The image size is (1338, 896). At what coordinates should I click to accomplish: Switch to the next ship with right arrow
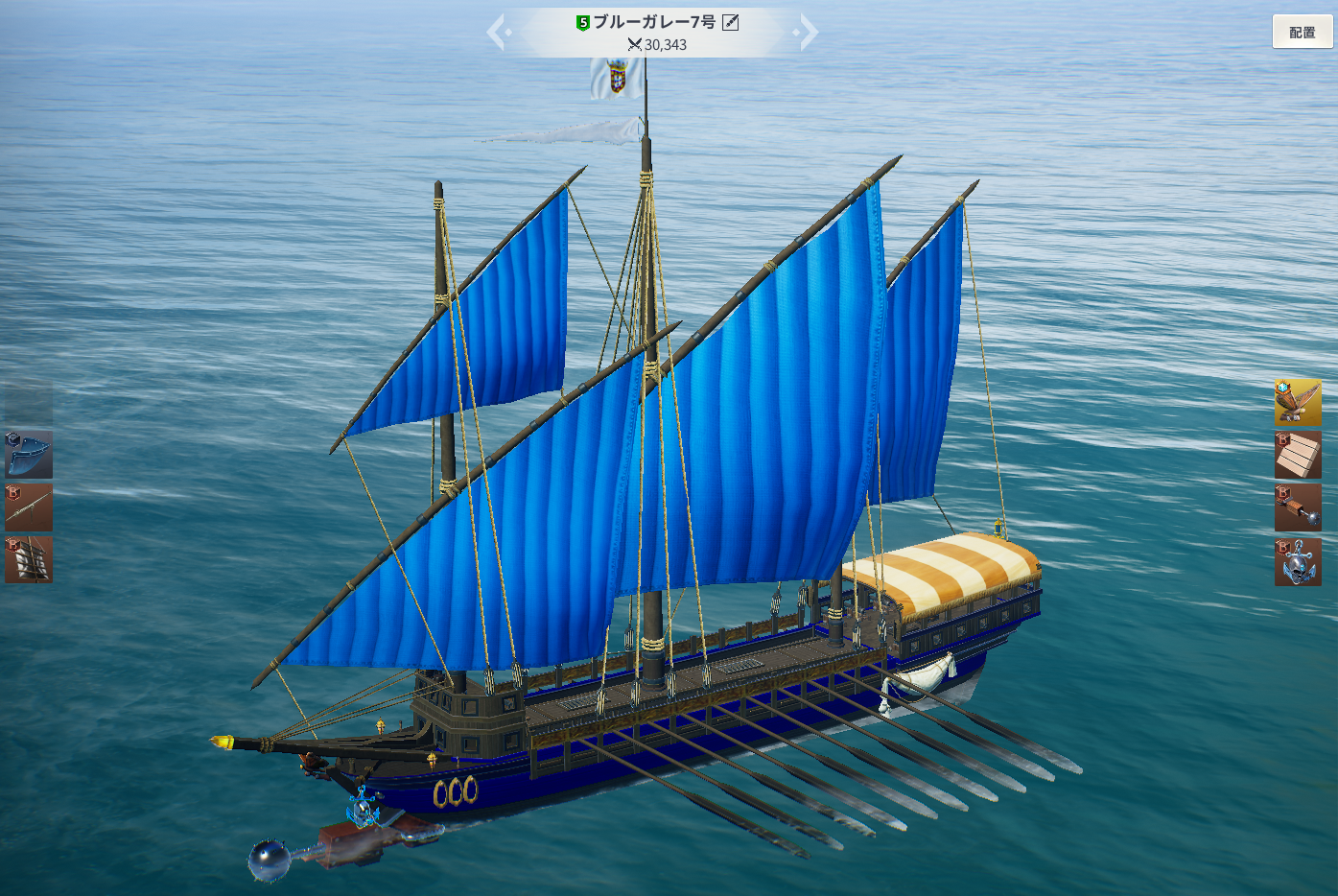pos(807,32)
